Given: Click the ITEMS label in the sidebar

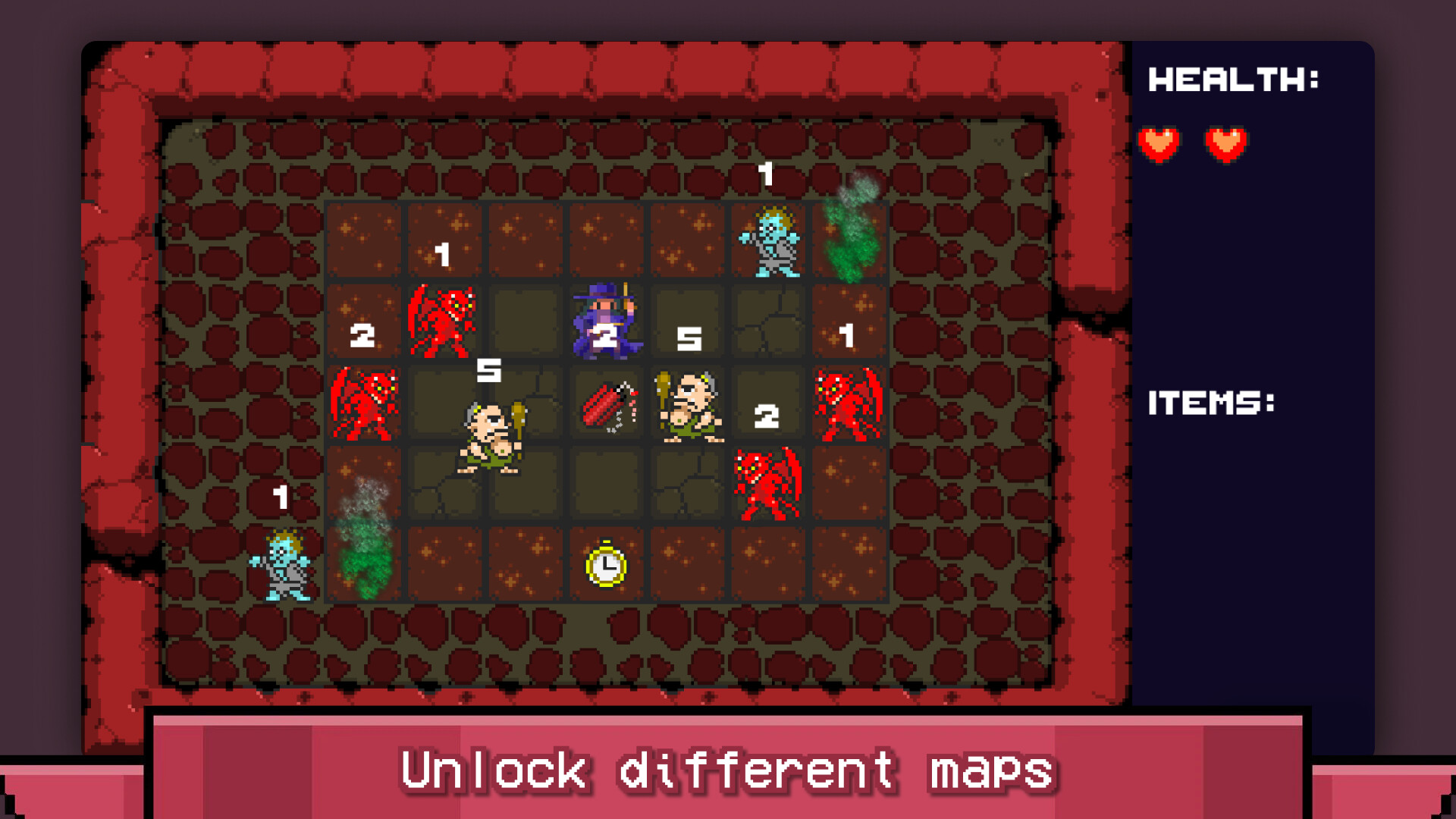Looking at the screenshot, I should 1213,402.
